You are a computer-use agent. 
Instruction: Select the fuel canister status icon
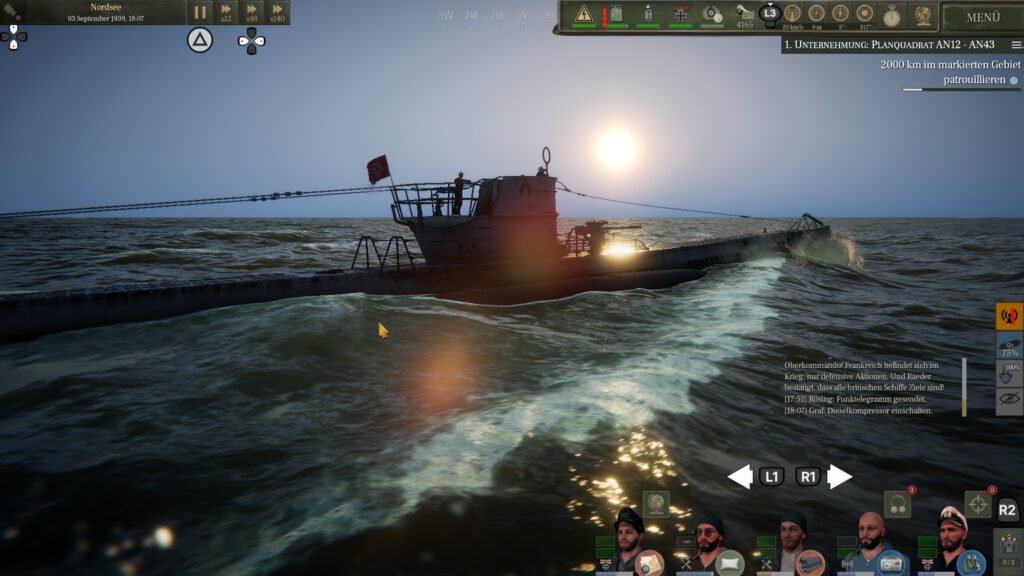point(616,14)
